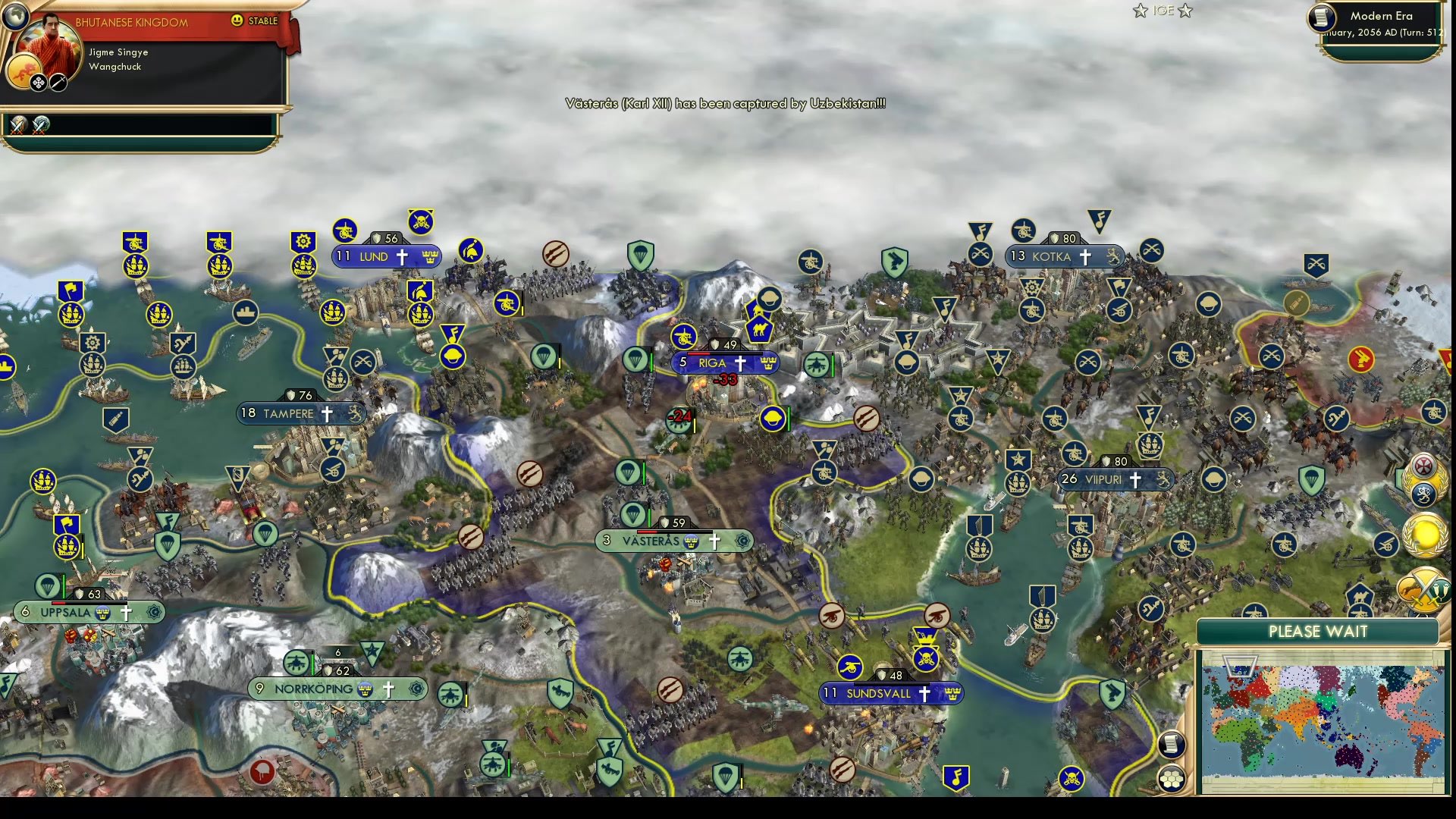1456x819 pixels.
Task: Toggle the second IGE star at the top
Action: coord(1185,11)
